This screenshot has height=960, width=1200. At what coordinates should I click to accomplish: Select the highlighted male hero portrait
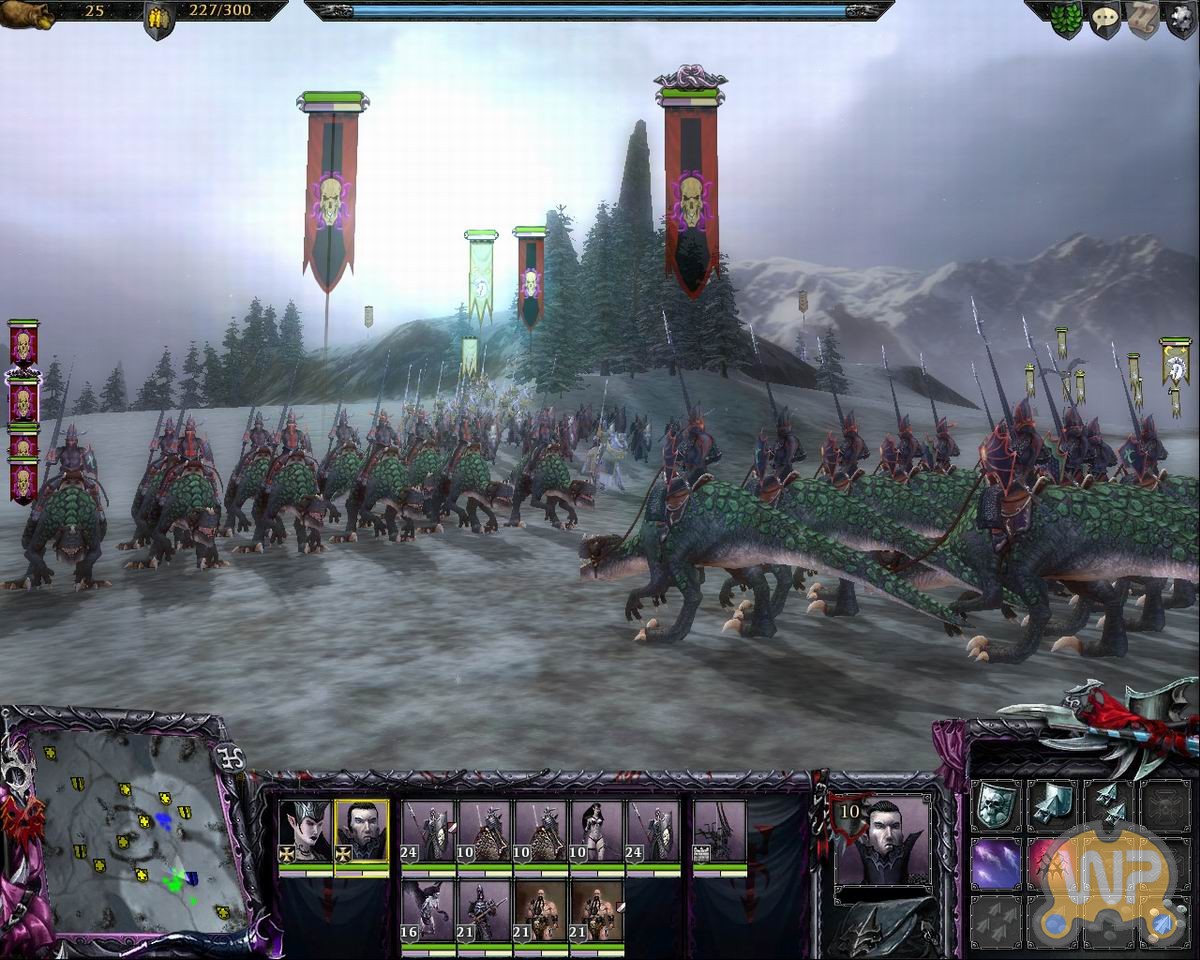tap(361, 831)
